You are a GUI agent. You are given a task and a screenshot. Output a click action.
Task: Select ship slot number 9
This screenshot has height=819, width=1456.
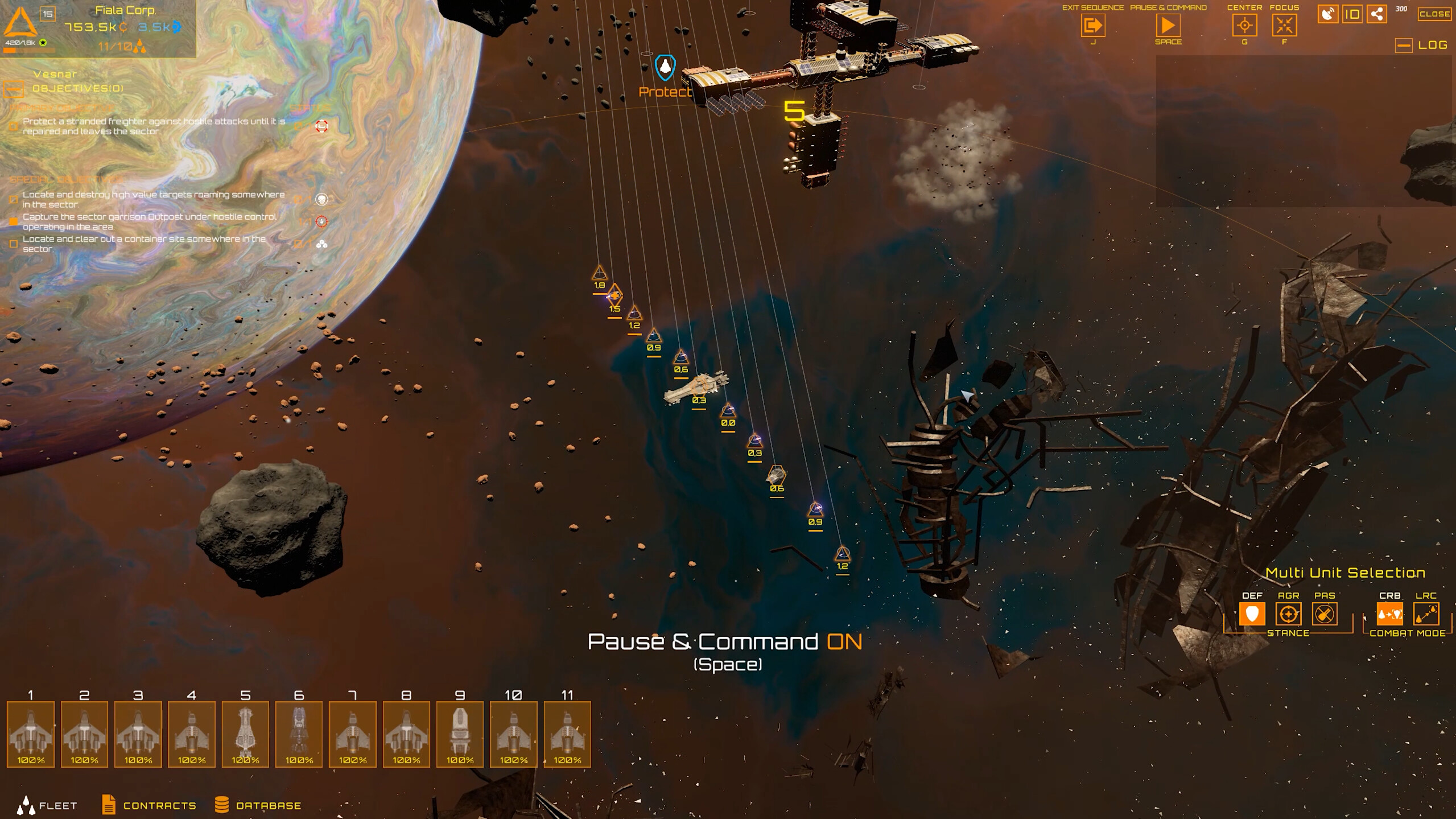pos(460,734)
